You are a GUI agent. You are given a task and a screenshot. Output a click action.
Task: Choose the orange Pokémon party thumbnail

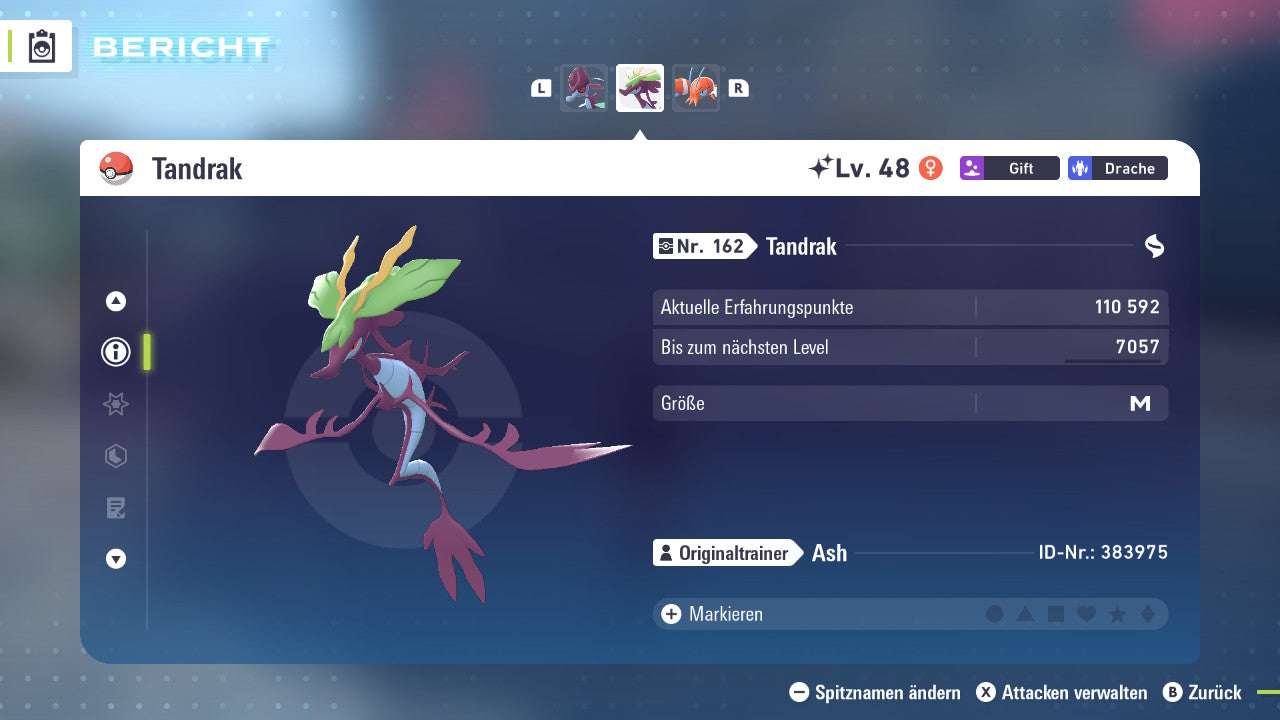[x=696, y=88]
